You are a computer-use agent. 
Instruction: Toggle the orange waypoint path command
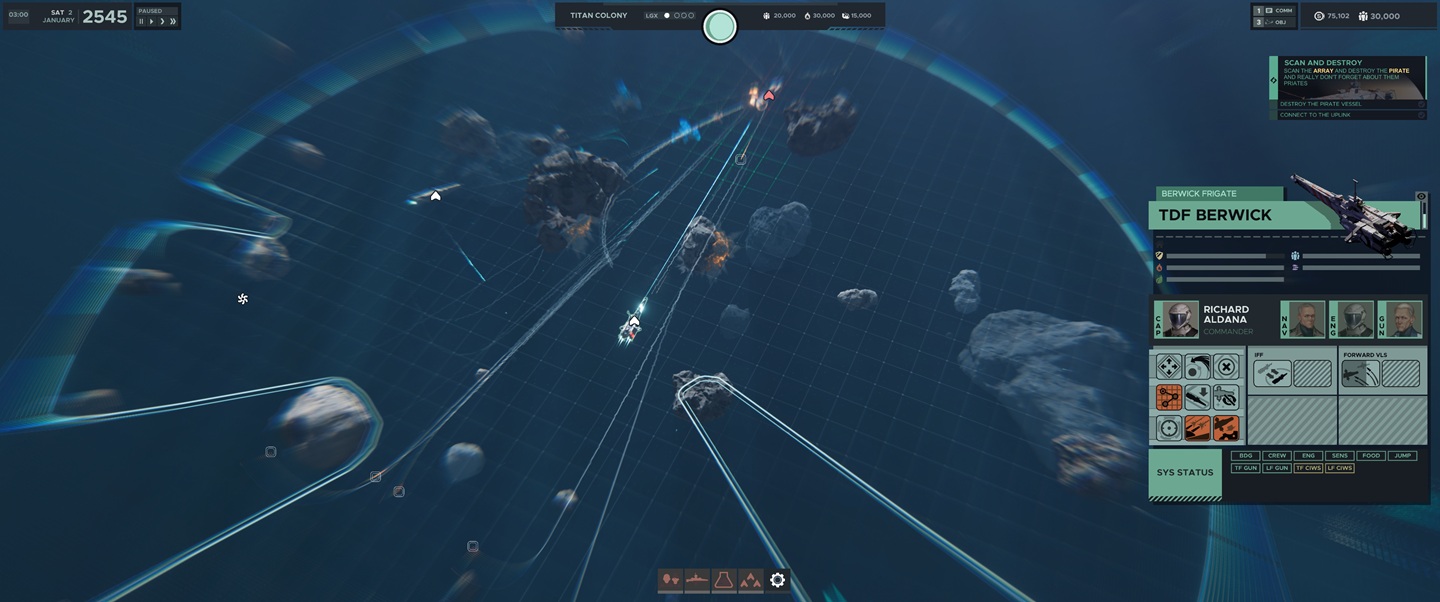point(1168,397)
